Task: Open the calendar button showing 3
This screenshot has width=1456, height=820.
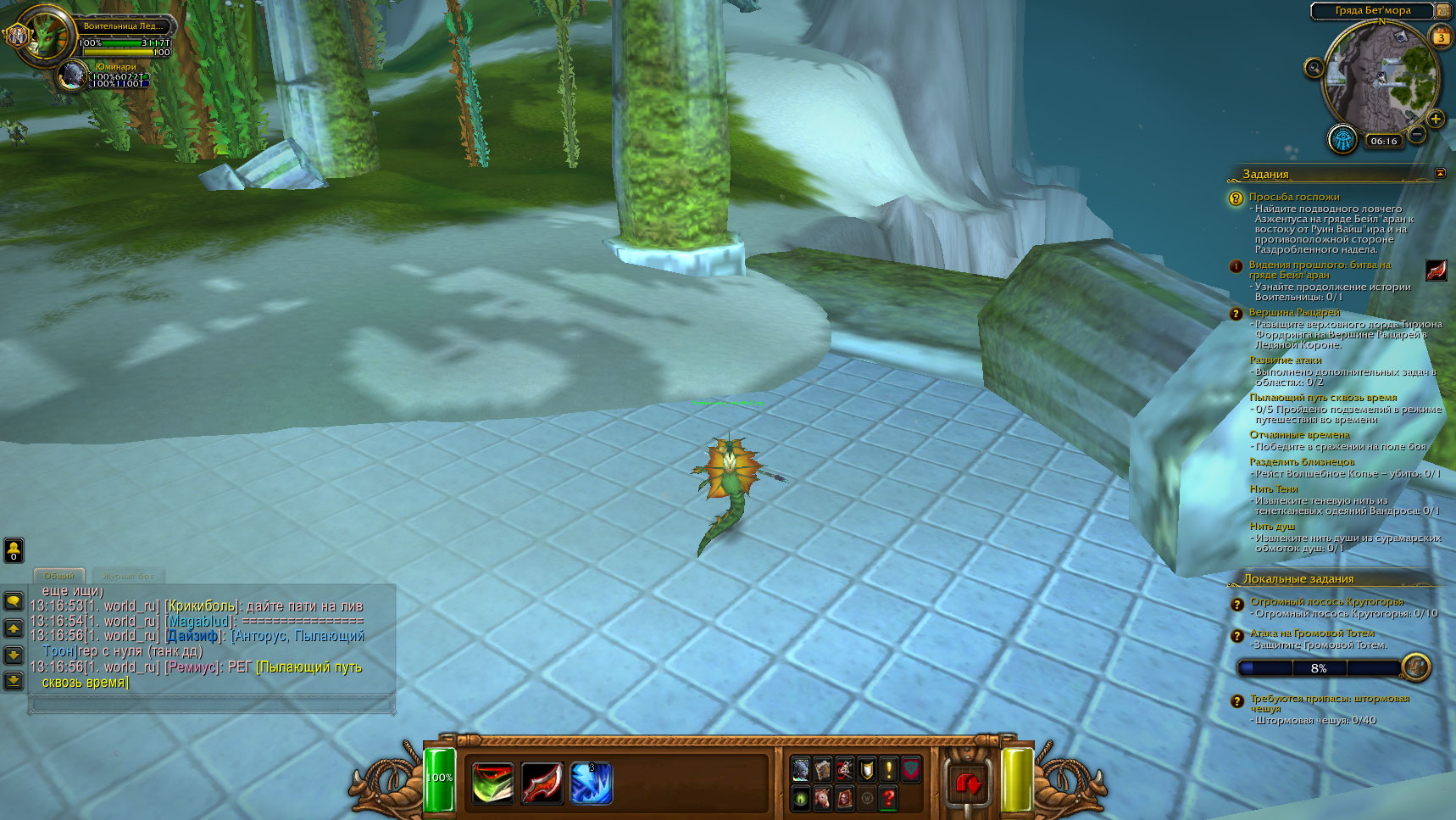Action: coord(1441,37)
